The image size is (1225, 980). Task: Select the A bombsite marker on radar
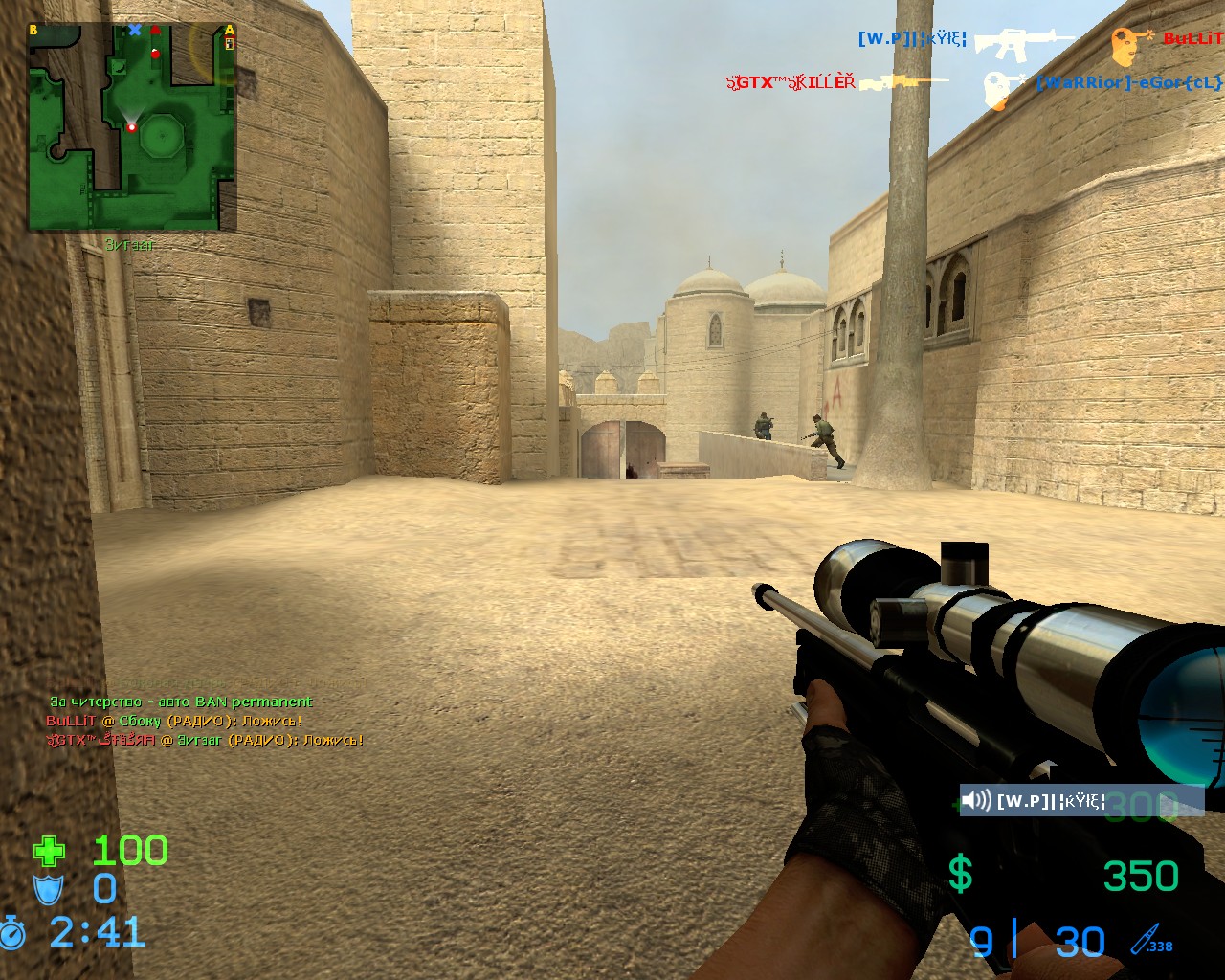point(230,32)
